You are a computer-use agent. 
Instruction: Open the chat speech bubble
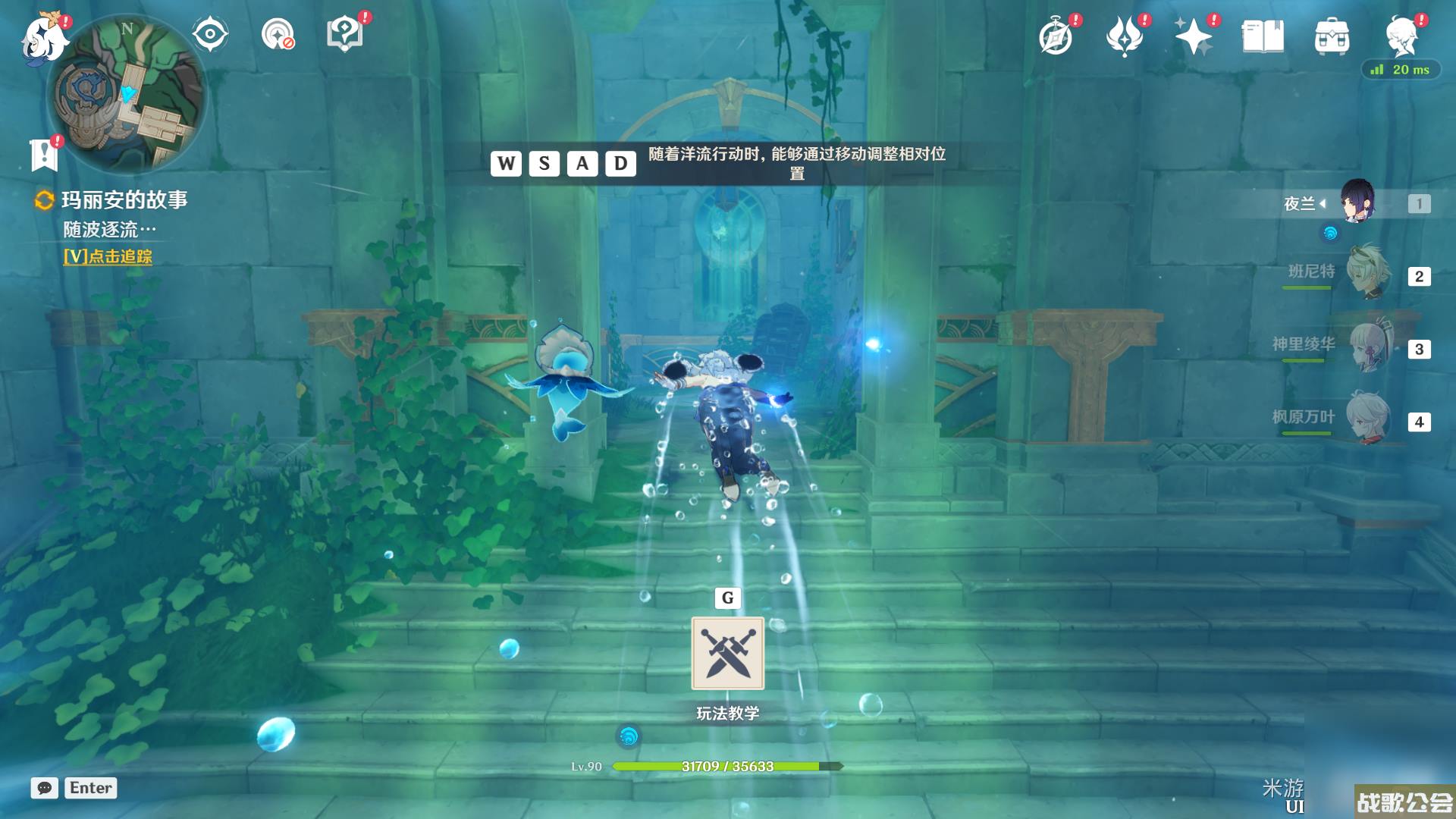point(45,788)
